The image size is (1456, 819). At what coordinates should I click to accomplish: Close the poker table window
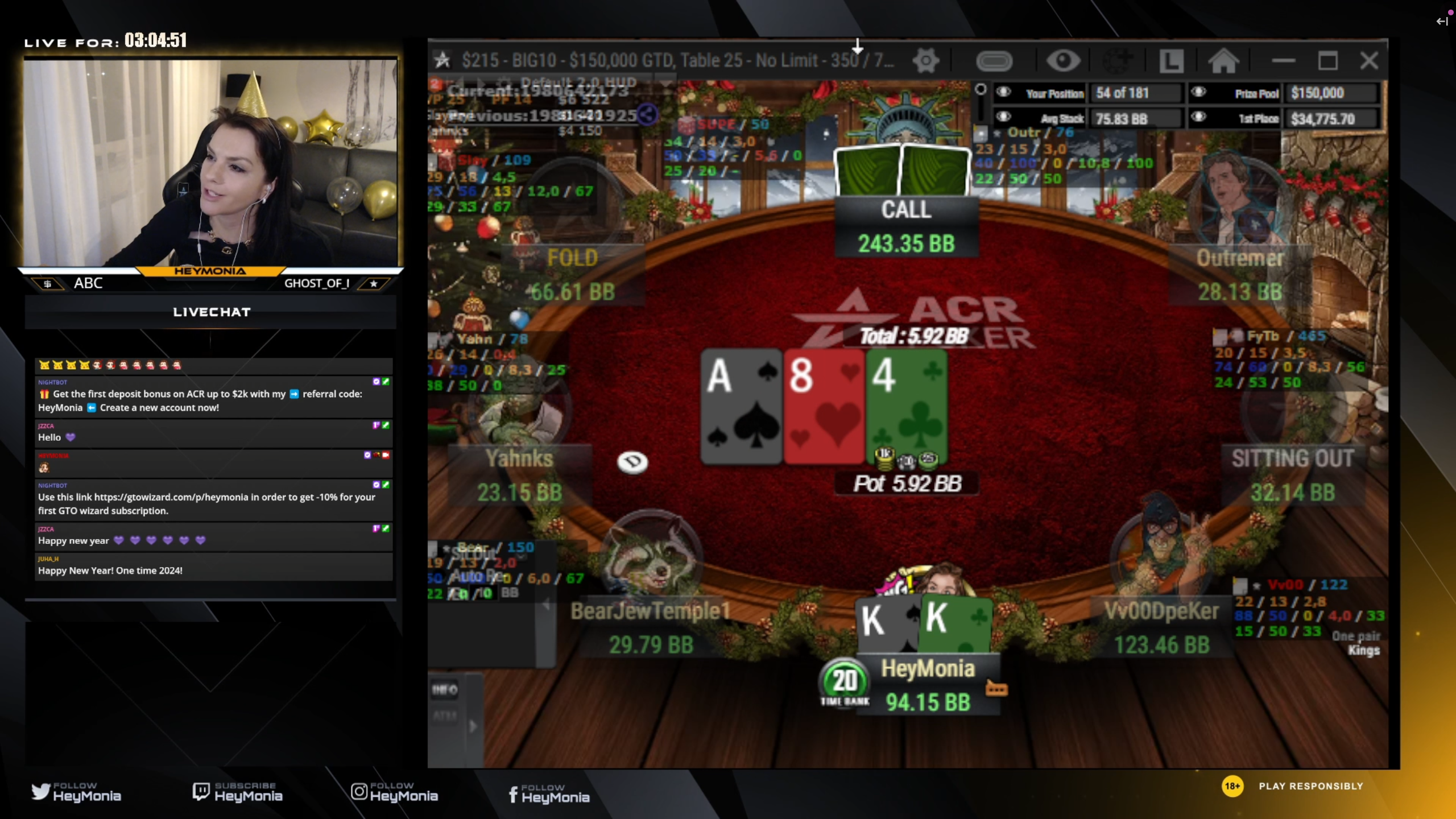coord(1369,61)
